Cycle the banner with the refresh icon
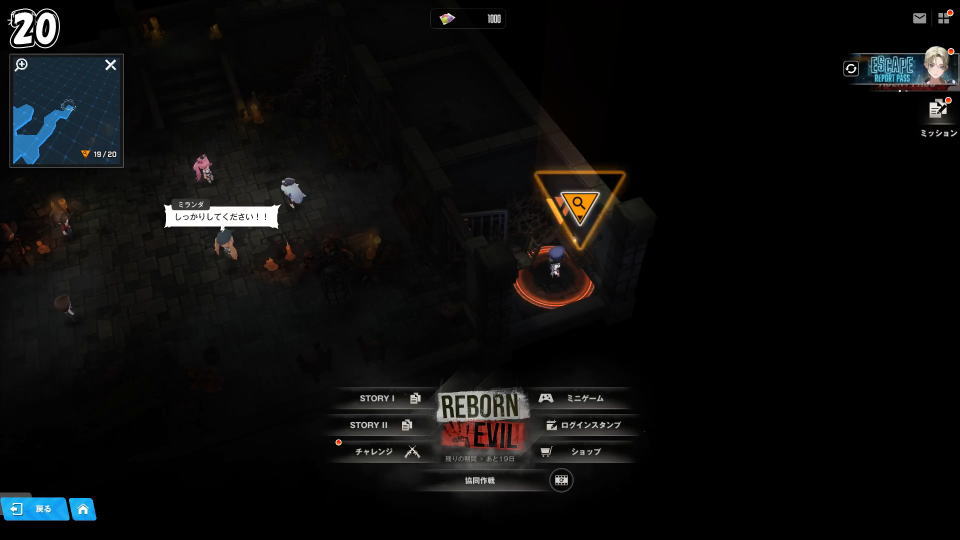Image resolution: width=960 pixels, height=540 pixels. click(851, 68)
